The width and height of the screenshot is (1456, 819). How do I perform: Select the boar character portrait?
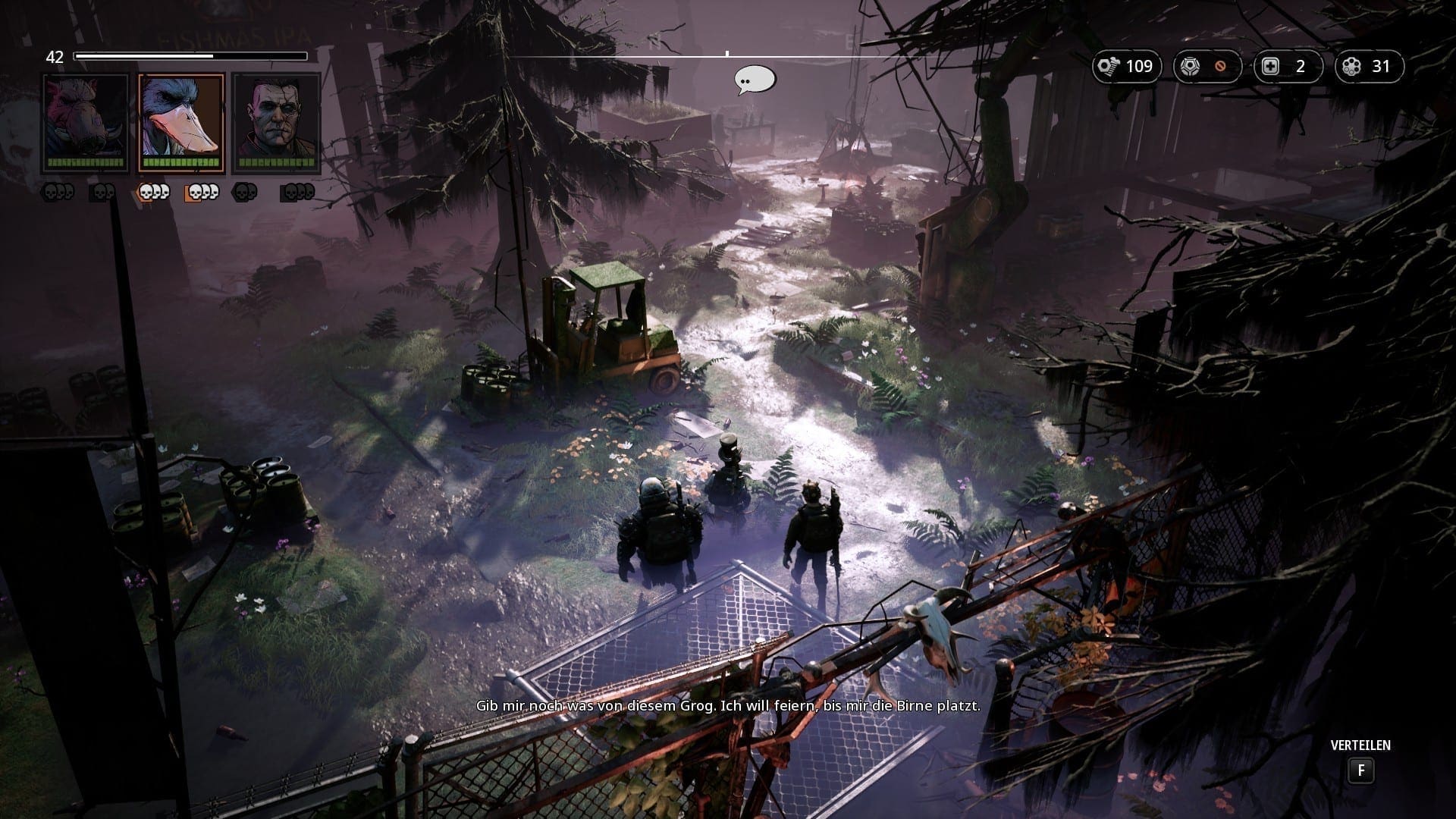click(x=86, y=123)
